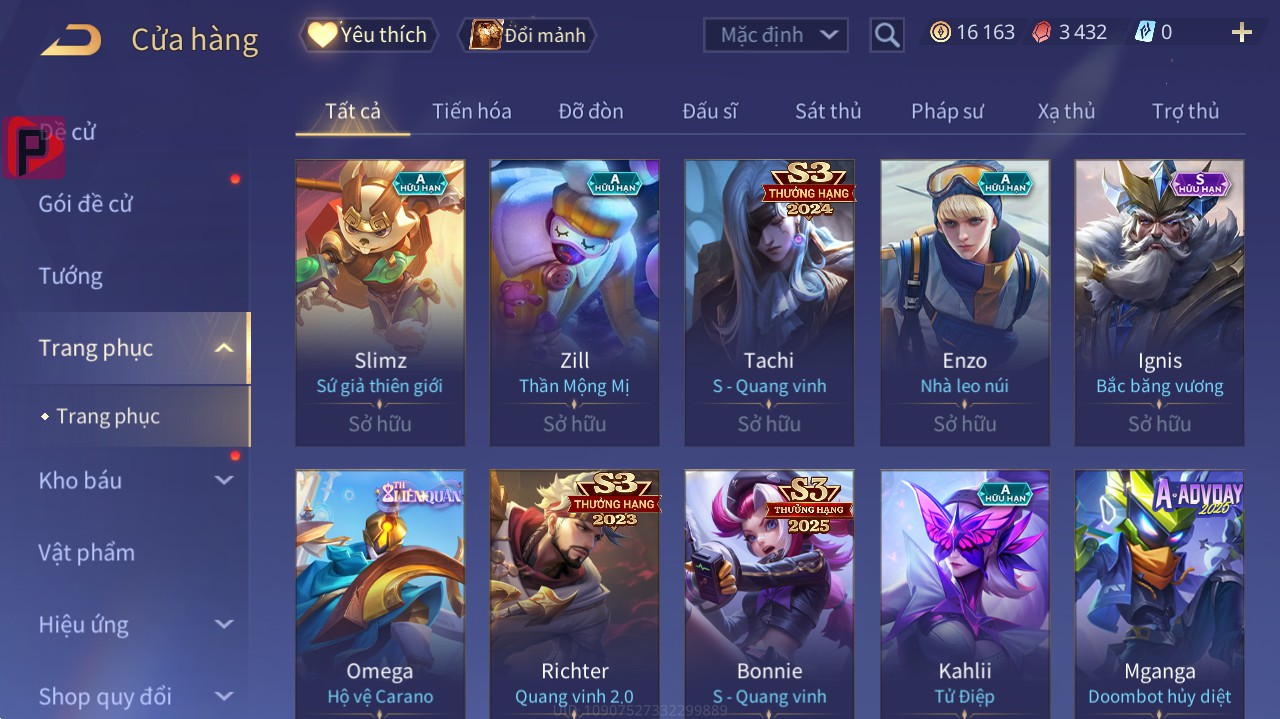Image resolution: width=1280 pixels, height=719 pixels.
Task: Show the Đấu sĩ category
Action: [x=710, y=111]
